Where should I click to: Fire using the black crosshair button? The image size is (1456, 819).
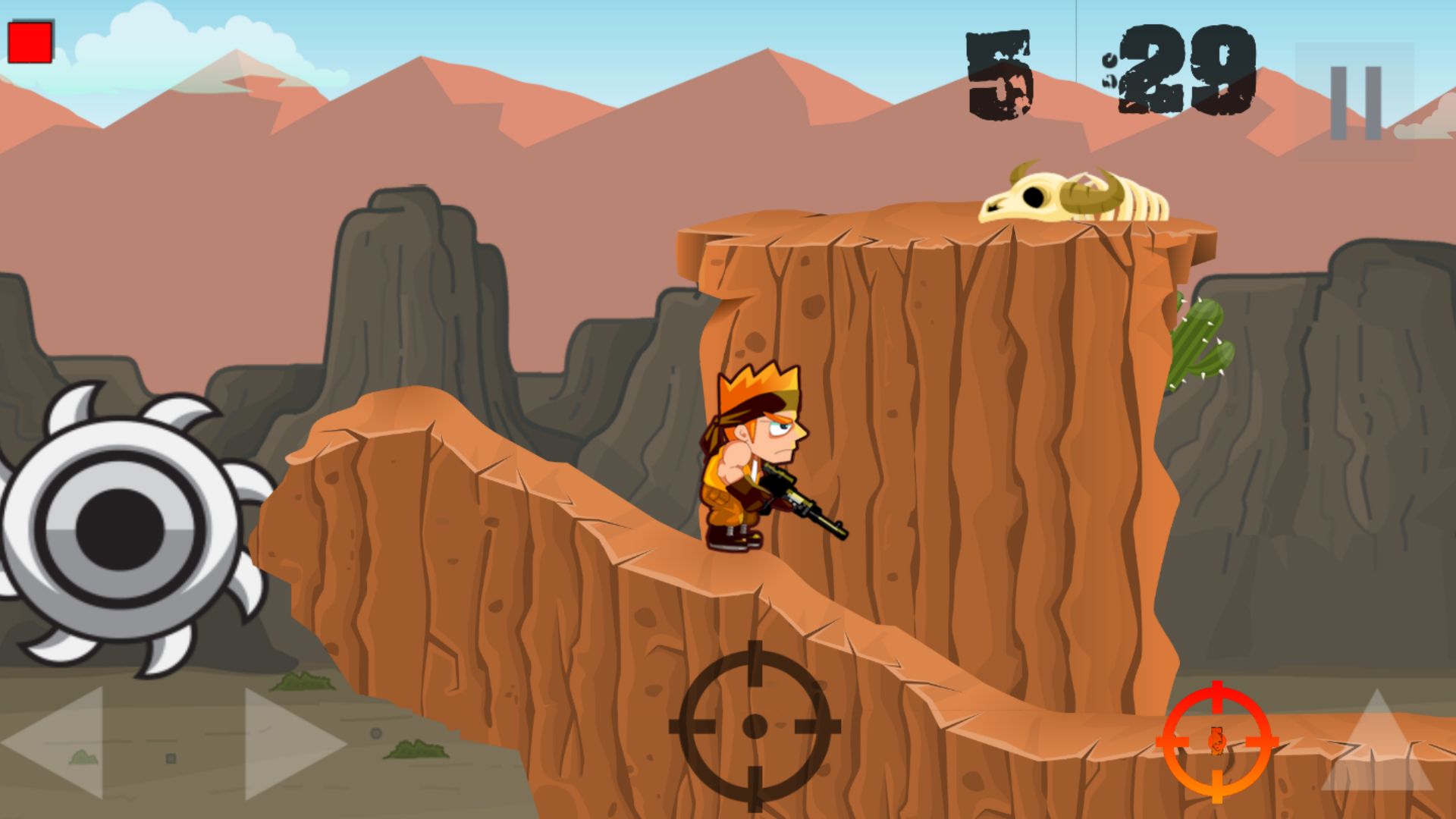tap(754, 726)
